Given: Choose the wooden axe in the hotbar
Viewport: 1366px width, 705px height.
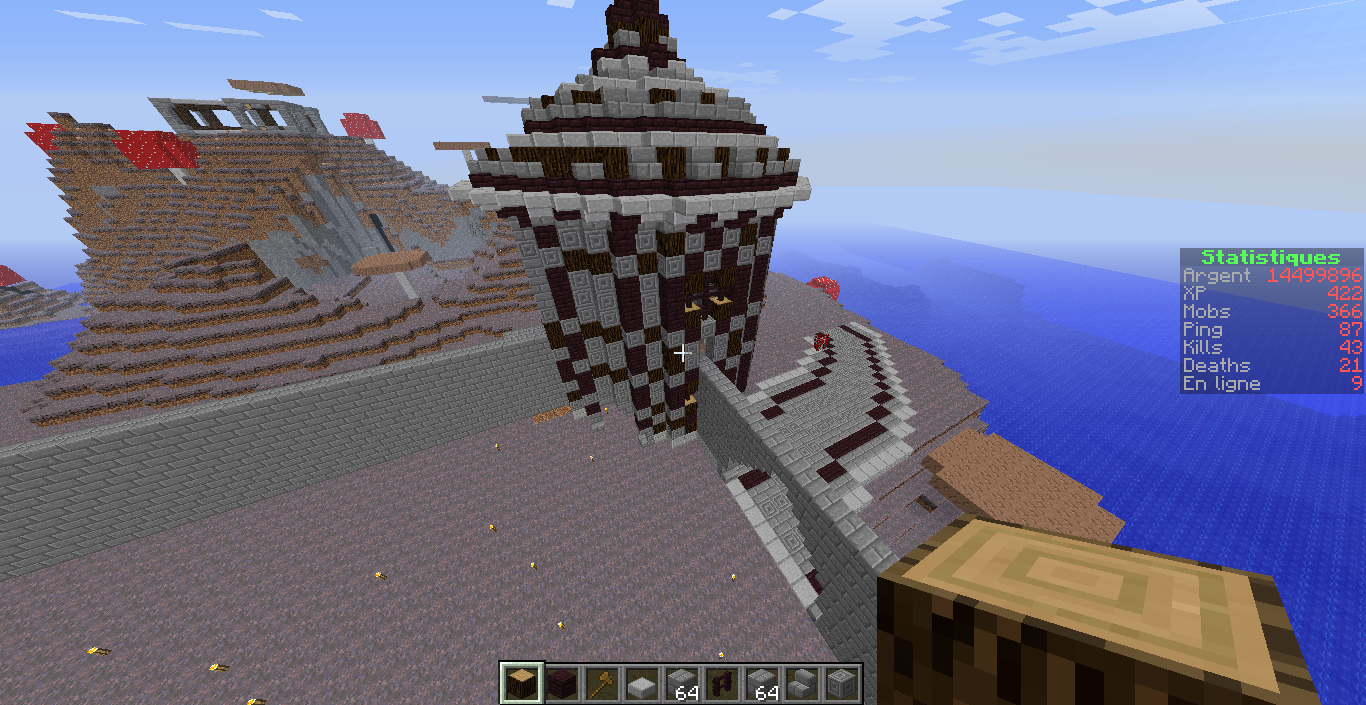Looking at the screenshot, I should coord(601,684).
